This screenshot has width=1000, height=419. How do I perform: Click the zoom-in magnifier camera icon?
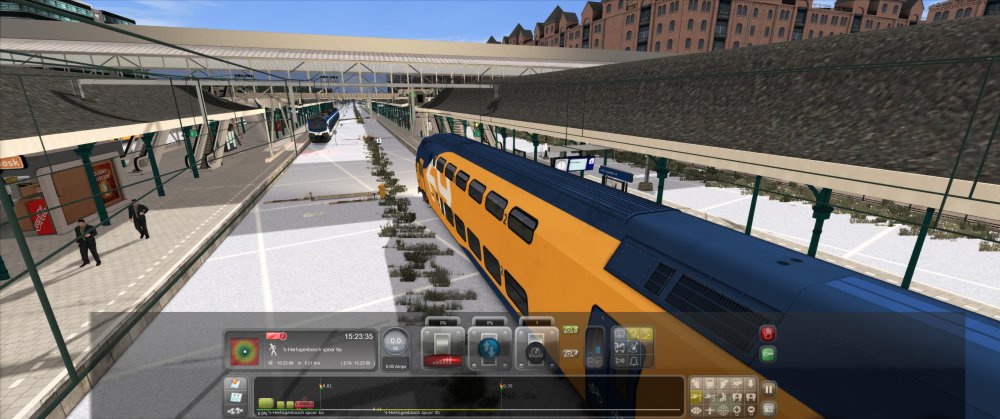pyautogui.click(x=736, y=410)
